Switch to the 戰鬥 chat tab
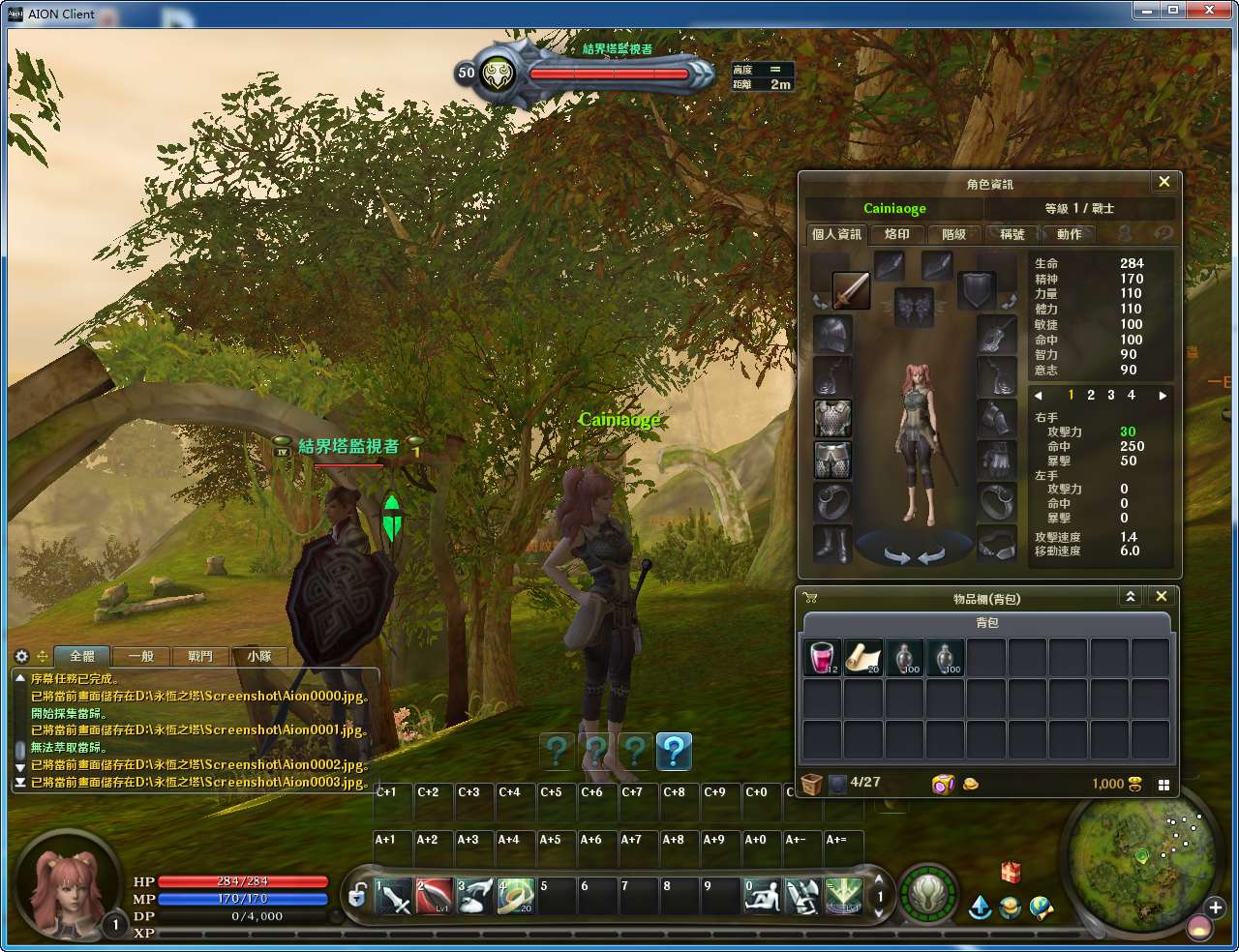 click(199, 656)
